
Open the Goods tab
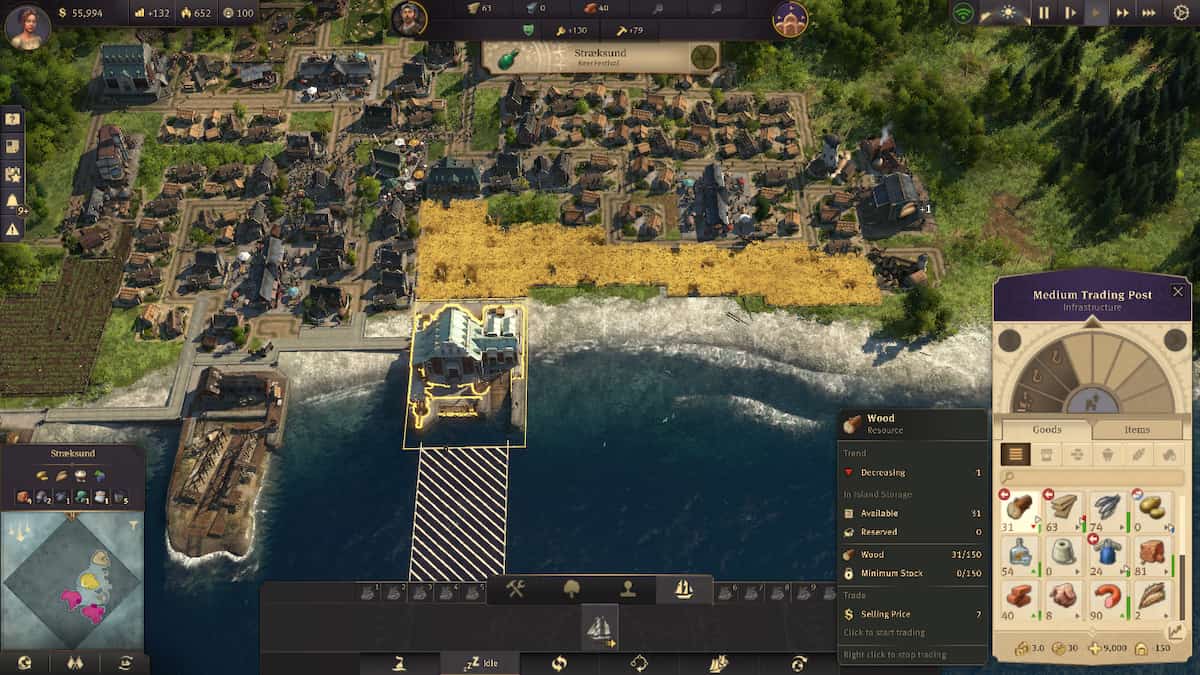coord(1047,430)
